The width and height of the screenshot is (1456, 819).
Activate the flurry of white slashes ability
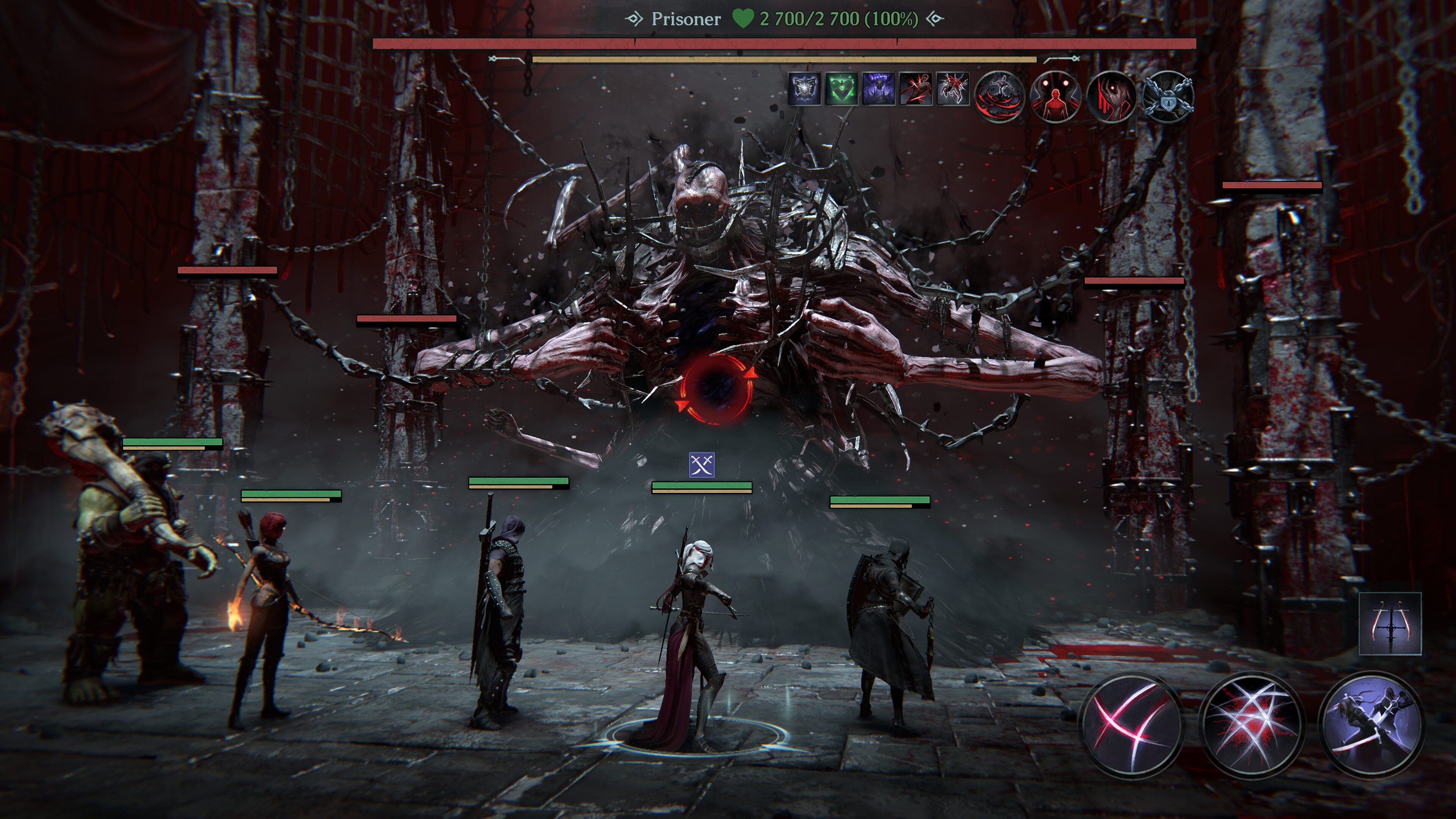point(1251,725)
